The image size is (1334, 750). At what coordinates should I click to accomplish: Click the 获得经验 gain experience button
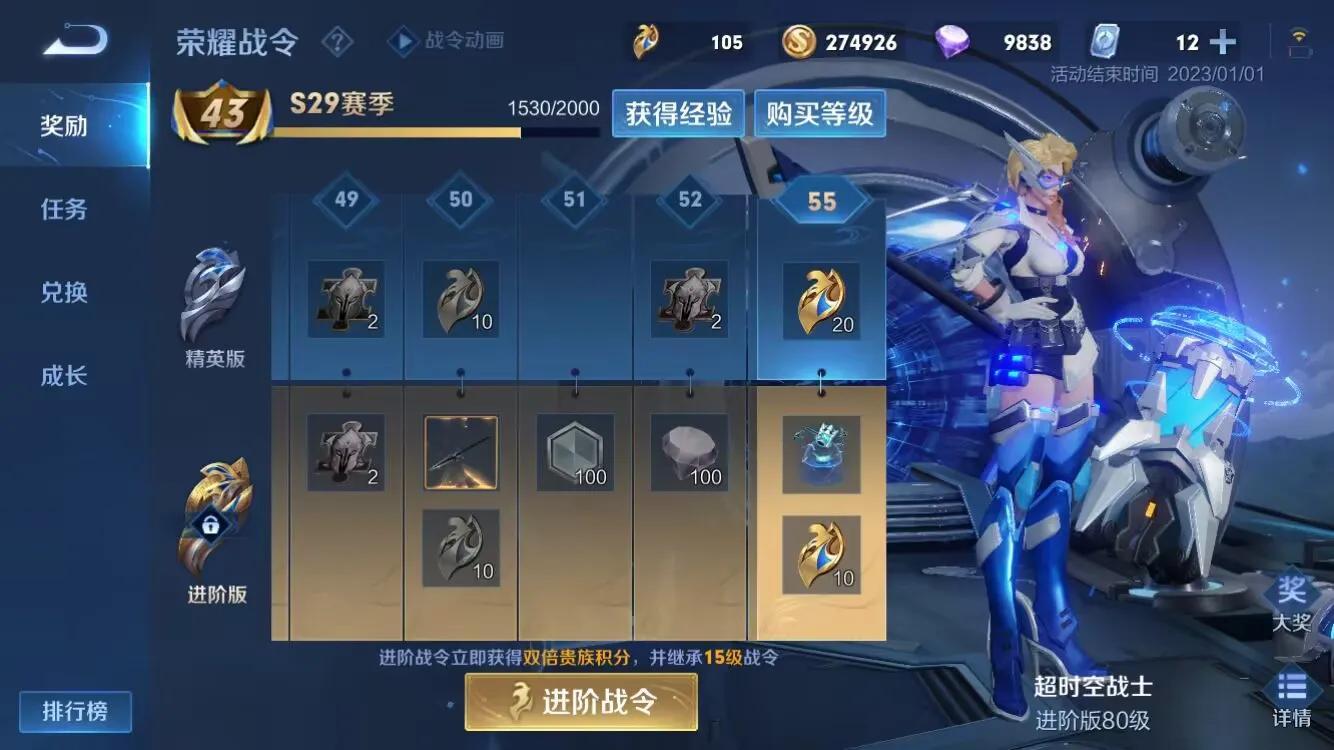[x=678, y=113]
